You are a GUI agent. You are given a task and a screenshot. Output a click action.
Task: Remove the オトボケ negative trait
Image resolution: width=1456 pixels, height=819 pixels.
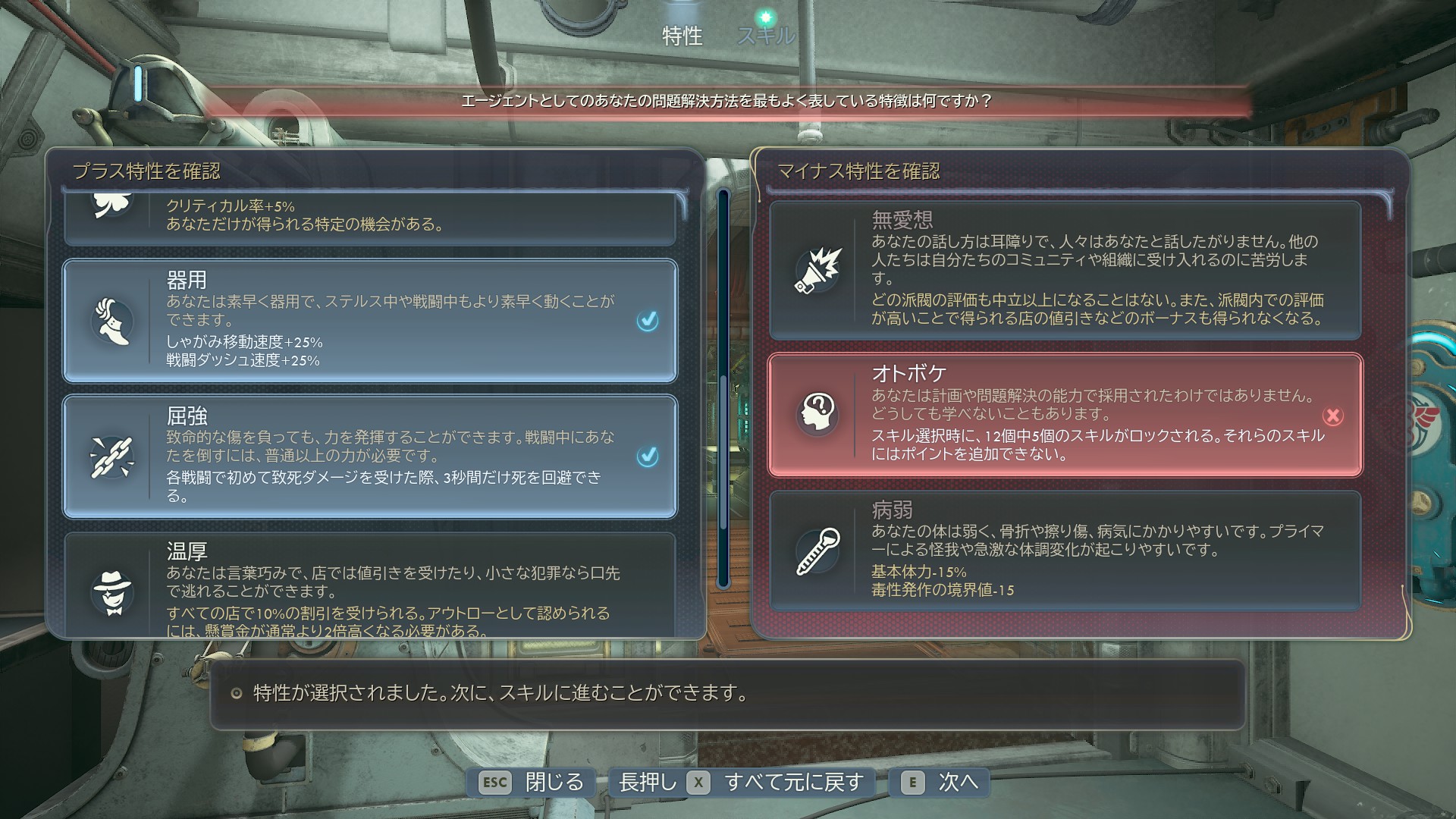[1065, 415]
